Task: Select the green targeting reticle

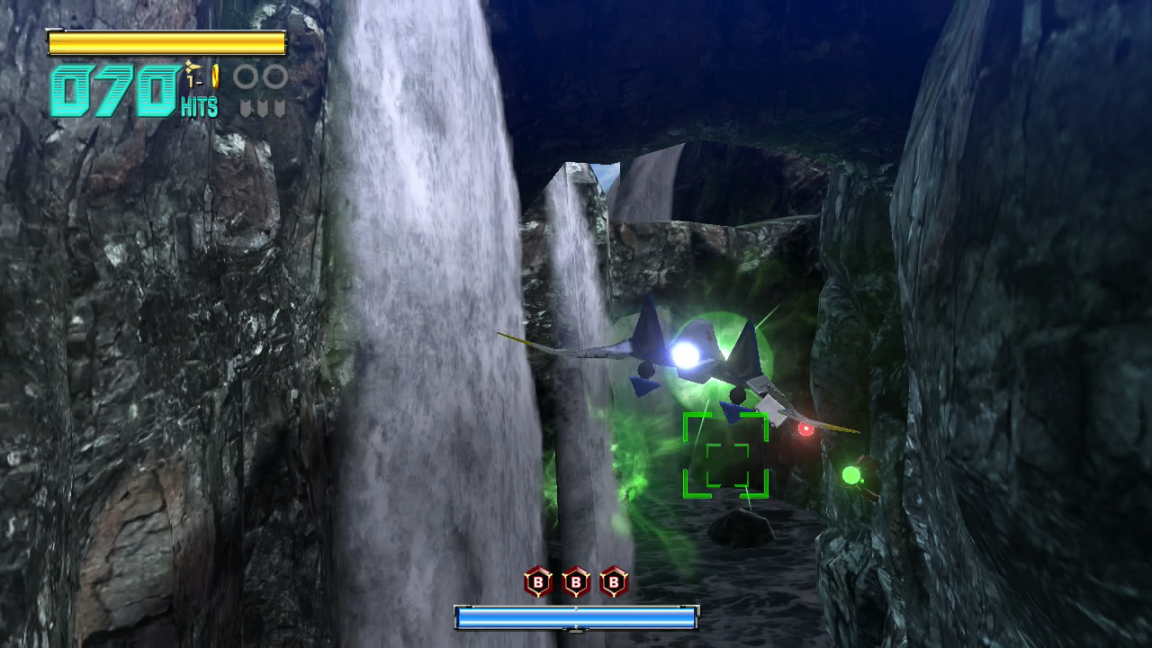Action: pyautogui.click(x=726, y=455)
